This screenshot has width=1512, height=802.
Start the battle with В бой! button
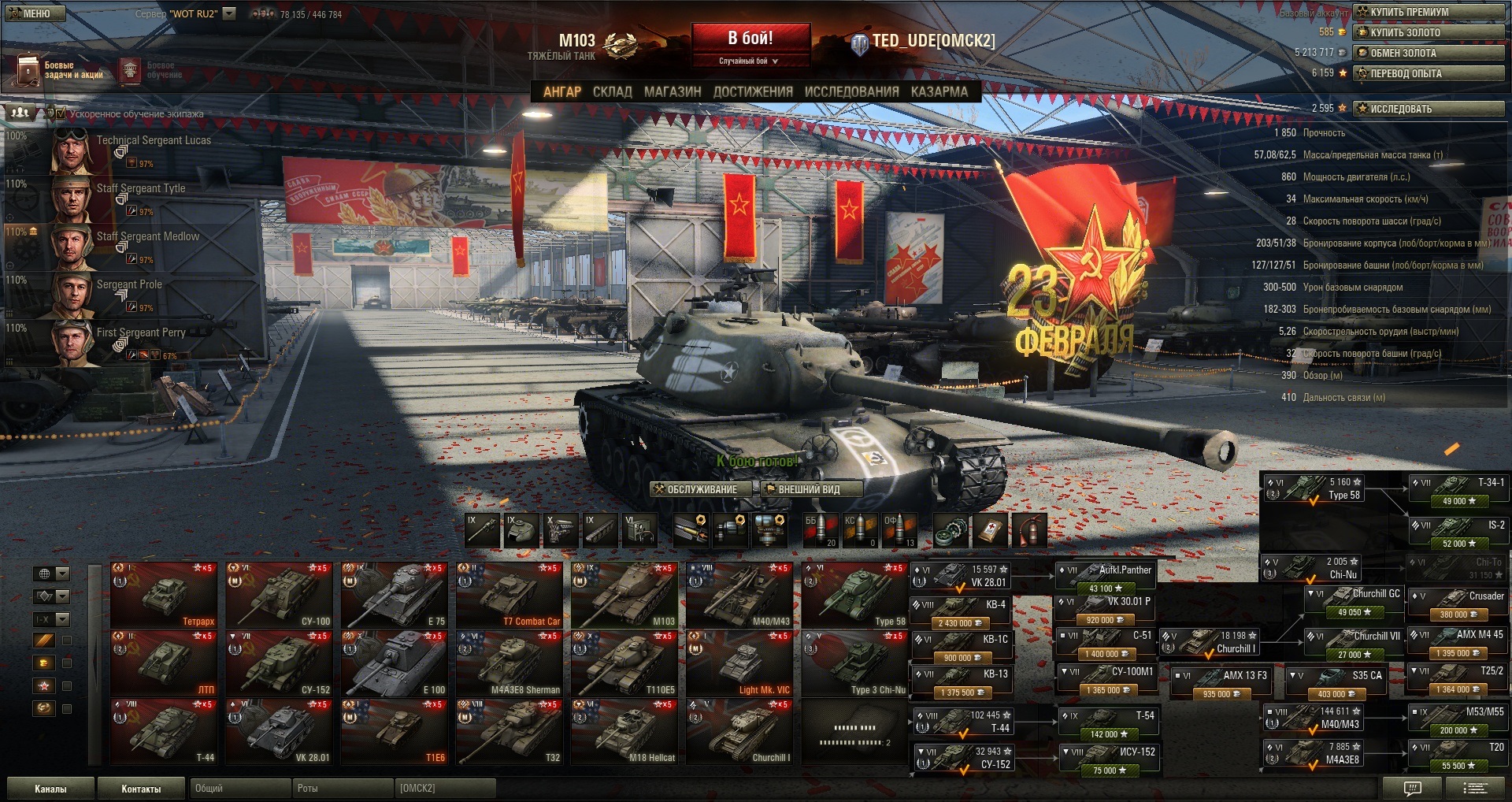(x=750, y=39)
